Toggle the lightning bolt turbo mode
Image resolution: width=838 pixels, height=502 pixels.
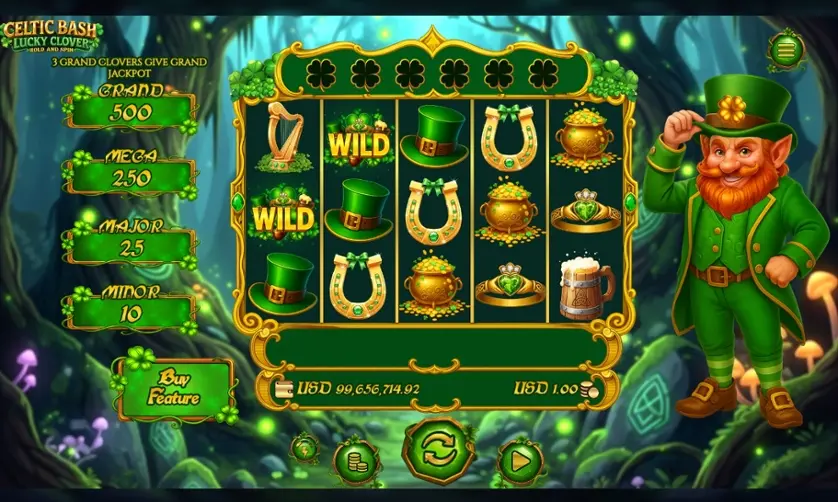tap(305, 448)
